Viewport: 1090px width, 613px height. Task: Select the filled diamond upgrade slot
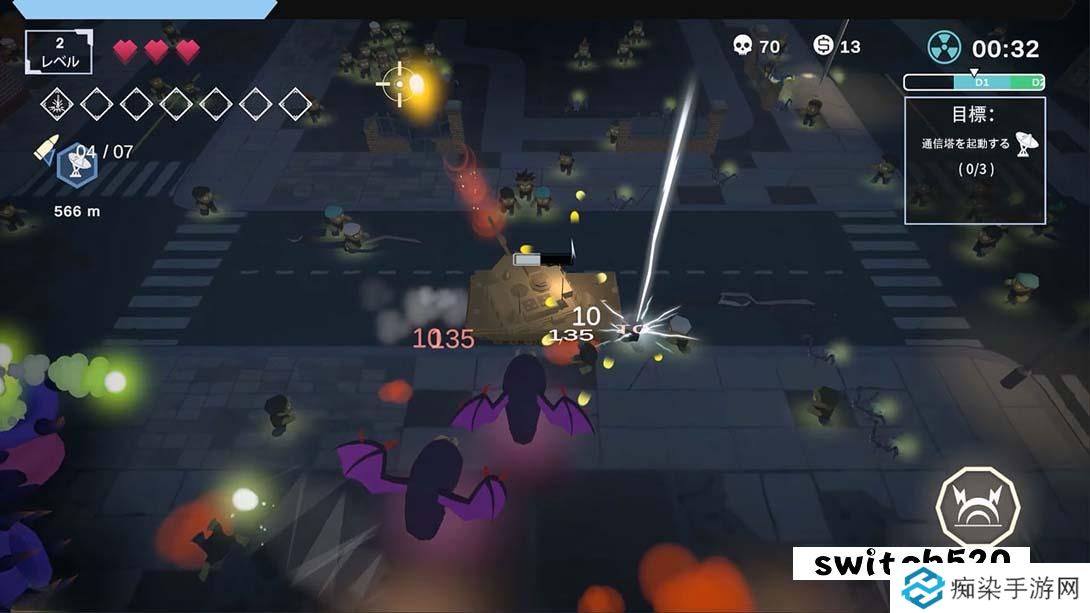pos(56,102)
